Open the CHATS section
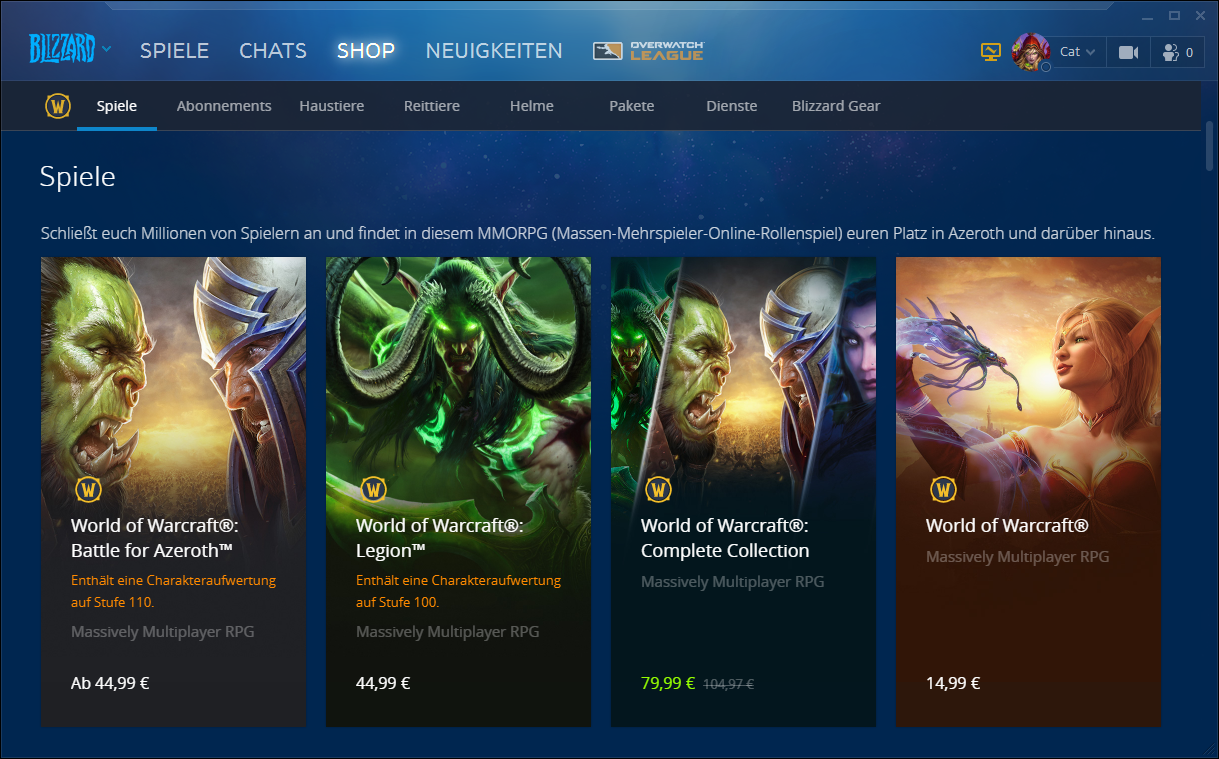Image resolution: width=1219 pixels, height=759 pixels. point(273,51)
